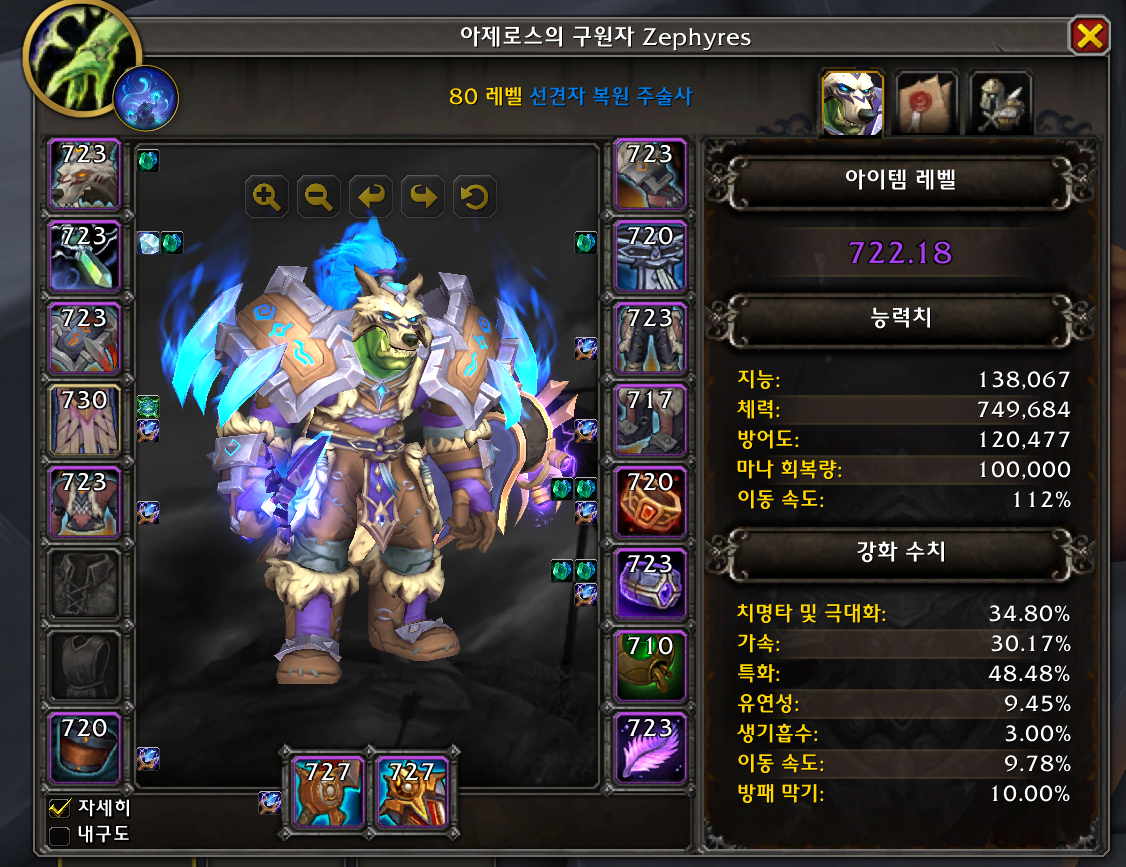Select the red gem ring slot

click(x=650, y=502)
